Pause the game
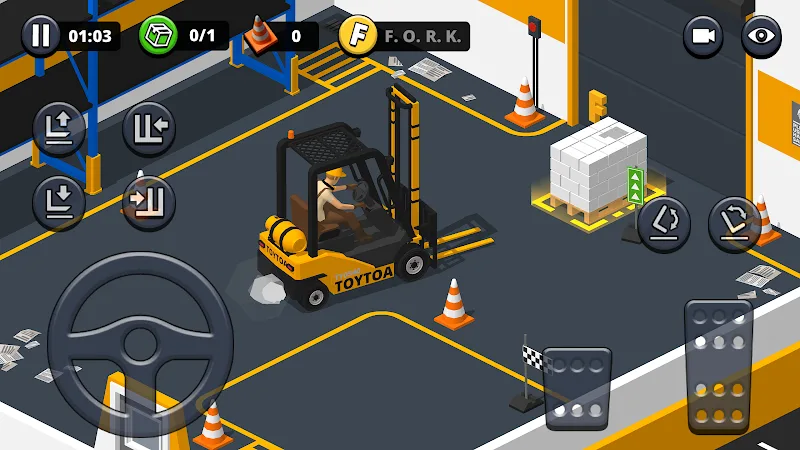Image resolution: width=800 pixels, height=450 pixels. coord(40,37)
